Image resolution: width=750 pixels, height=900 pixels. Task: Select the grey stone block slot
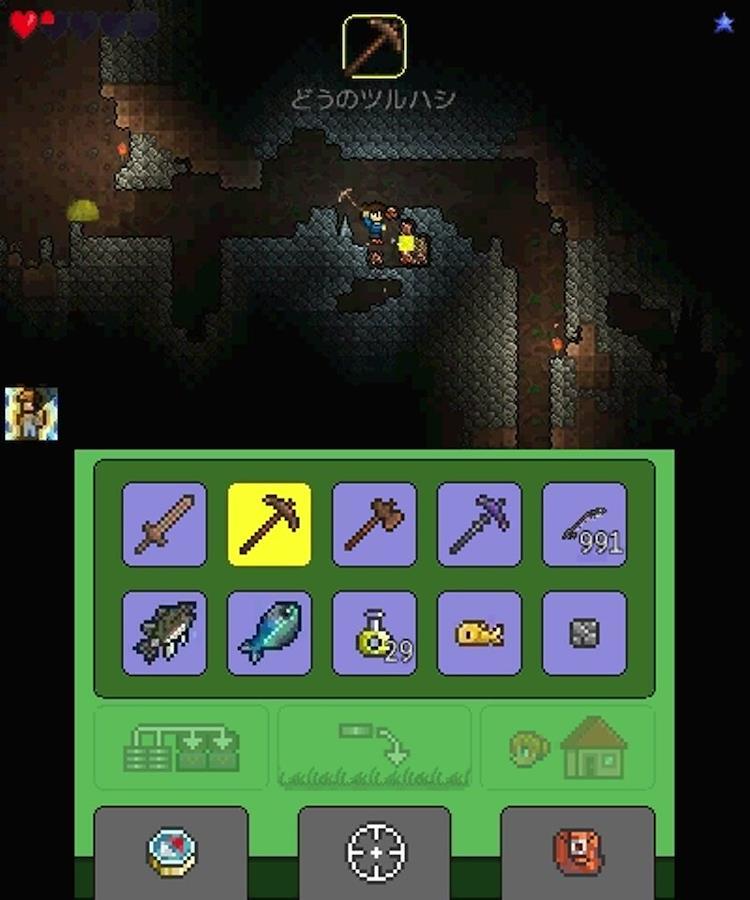tap(584, 632)
